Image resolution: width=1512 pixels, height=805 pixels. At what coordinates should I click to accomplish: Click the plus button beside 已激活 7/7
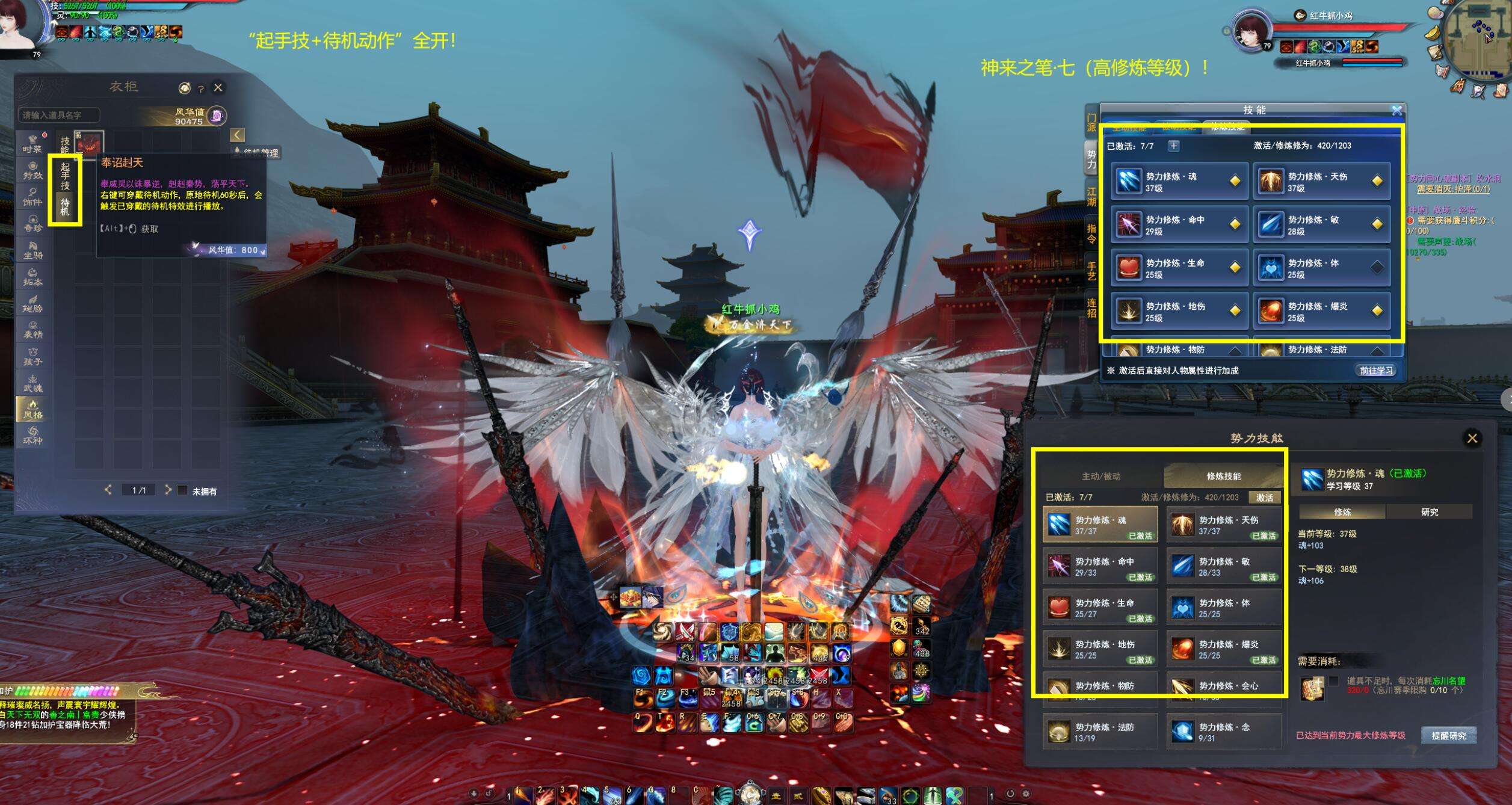1173,146
